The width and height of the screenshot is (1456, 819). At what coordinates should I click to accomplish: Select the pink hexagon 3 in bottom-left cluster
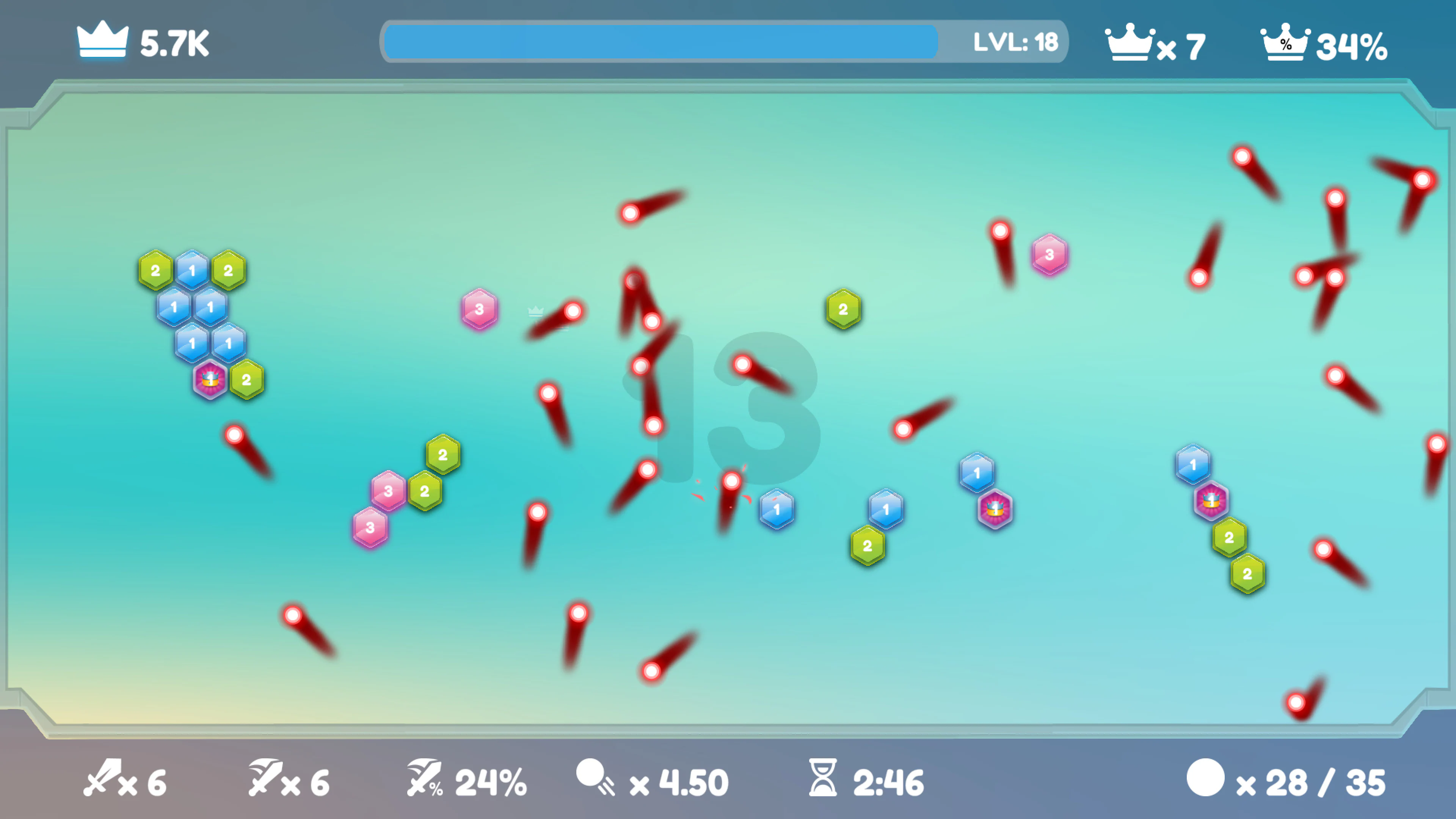pos(370,527)
